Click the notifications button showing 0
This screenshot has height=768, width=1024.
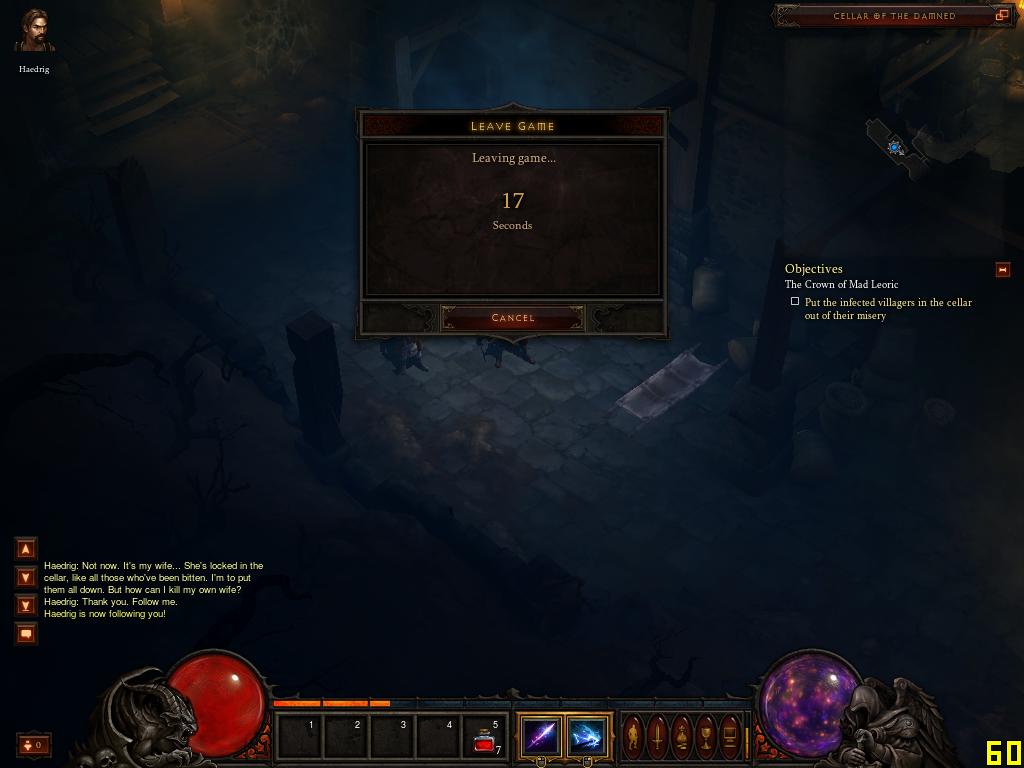point(33,744)
